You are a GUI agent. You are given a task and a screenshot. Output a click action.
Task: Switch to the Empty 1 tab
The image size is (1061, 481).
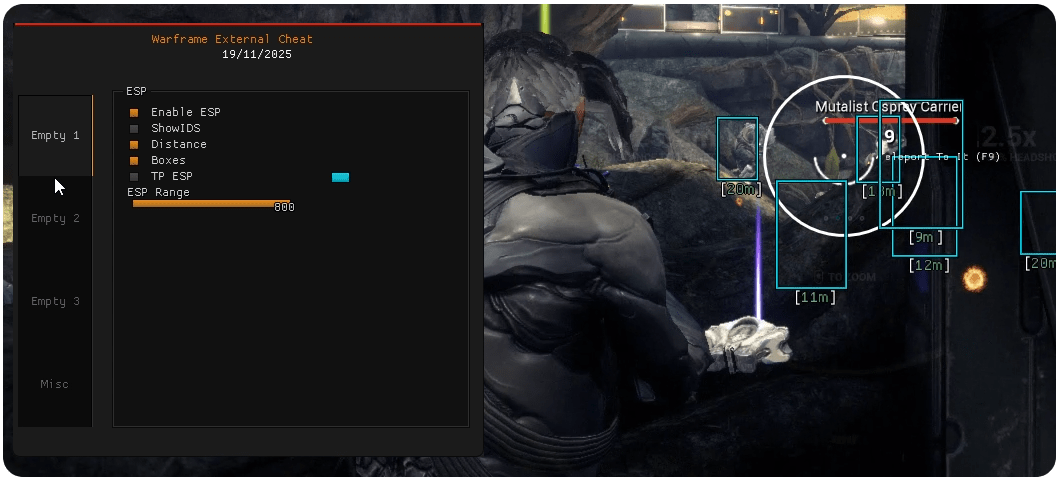pyautogui.click(x=55, y=135)
